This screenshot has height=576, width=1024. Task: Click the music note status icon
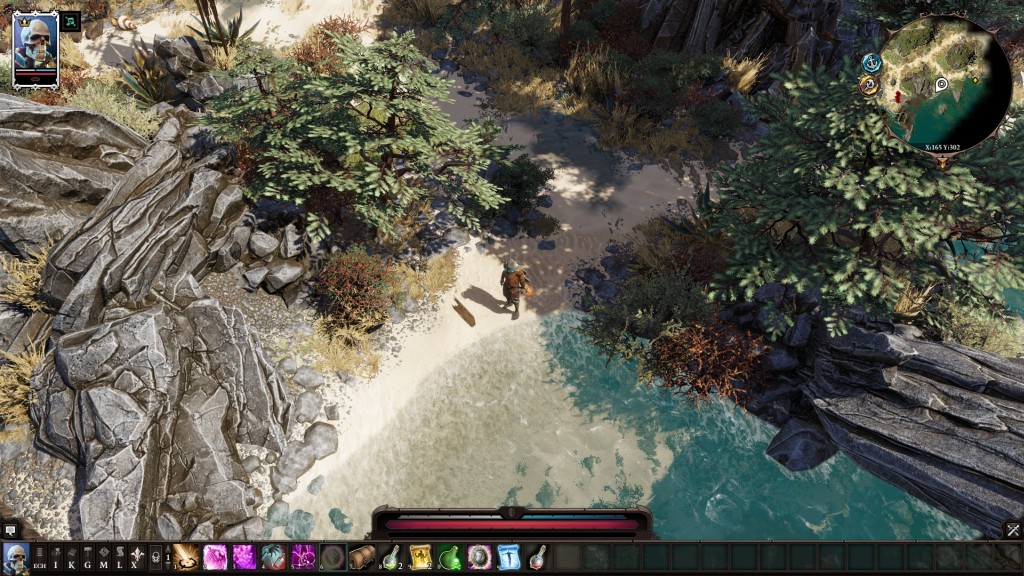click(x=71, y=20)
